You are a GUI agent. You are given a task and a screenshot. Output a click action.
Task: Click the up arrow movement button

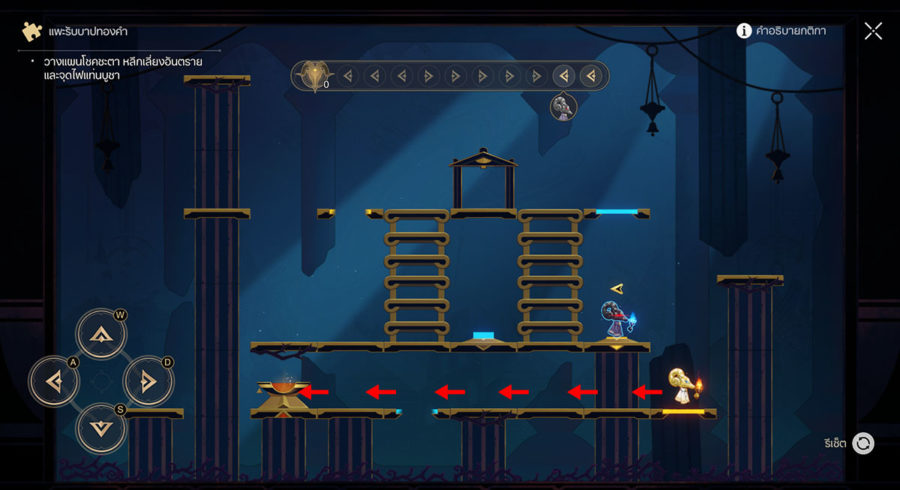click(101, 334)
